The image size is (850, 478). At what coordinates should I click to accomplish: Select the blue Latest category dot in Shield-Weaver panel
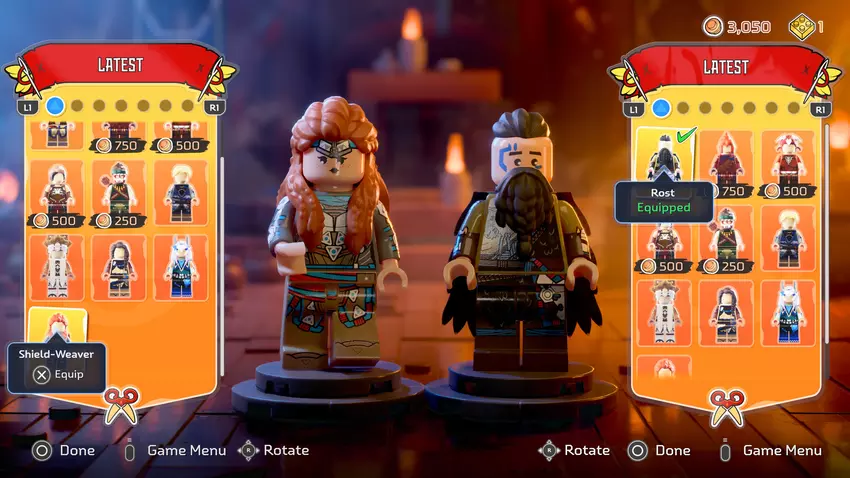(55, 105)
